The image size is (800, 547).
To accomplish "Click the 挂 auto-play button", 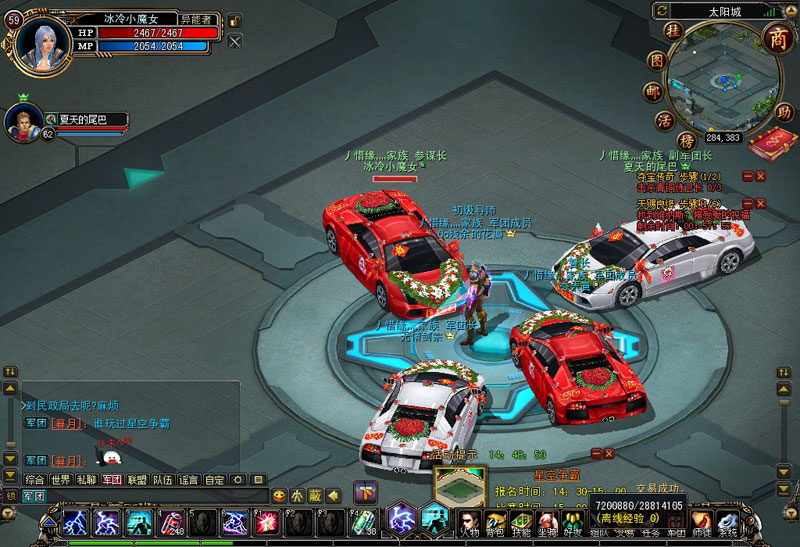I will pos(673,32).
